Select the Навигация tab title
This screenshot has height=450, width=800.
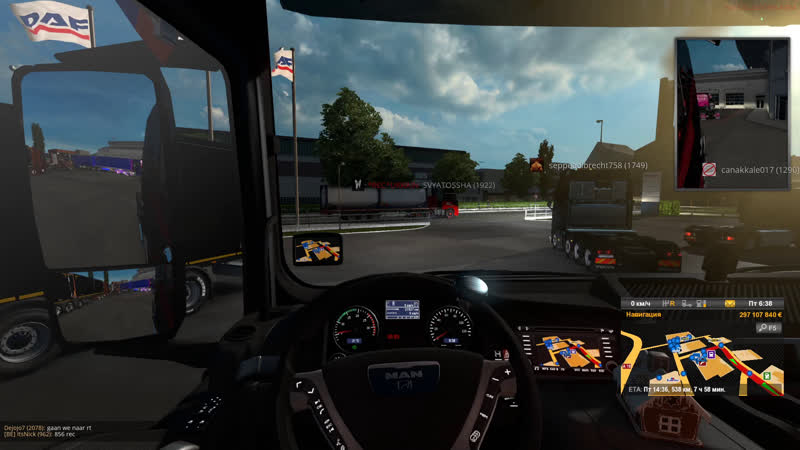coord(645,315)
